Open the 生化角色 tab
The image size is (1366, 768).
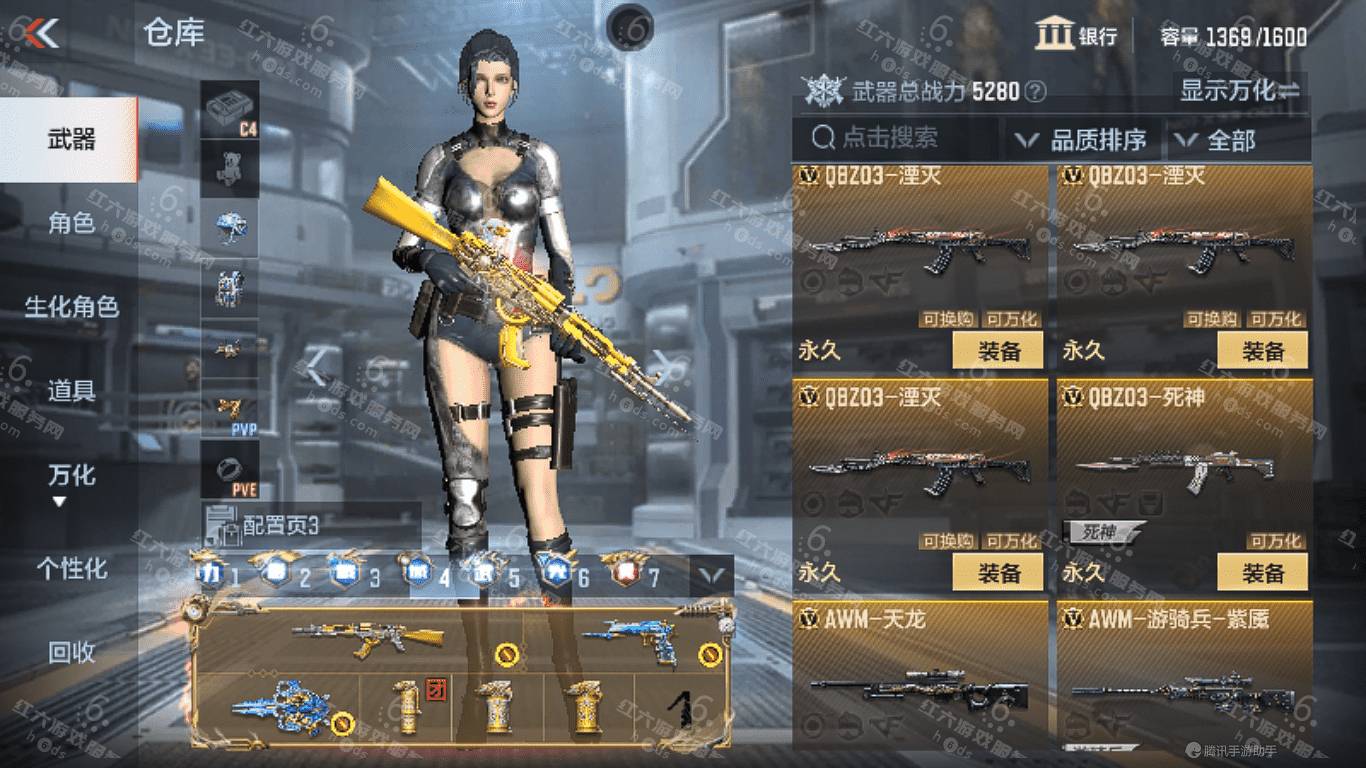[x=70, y=307]
